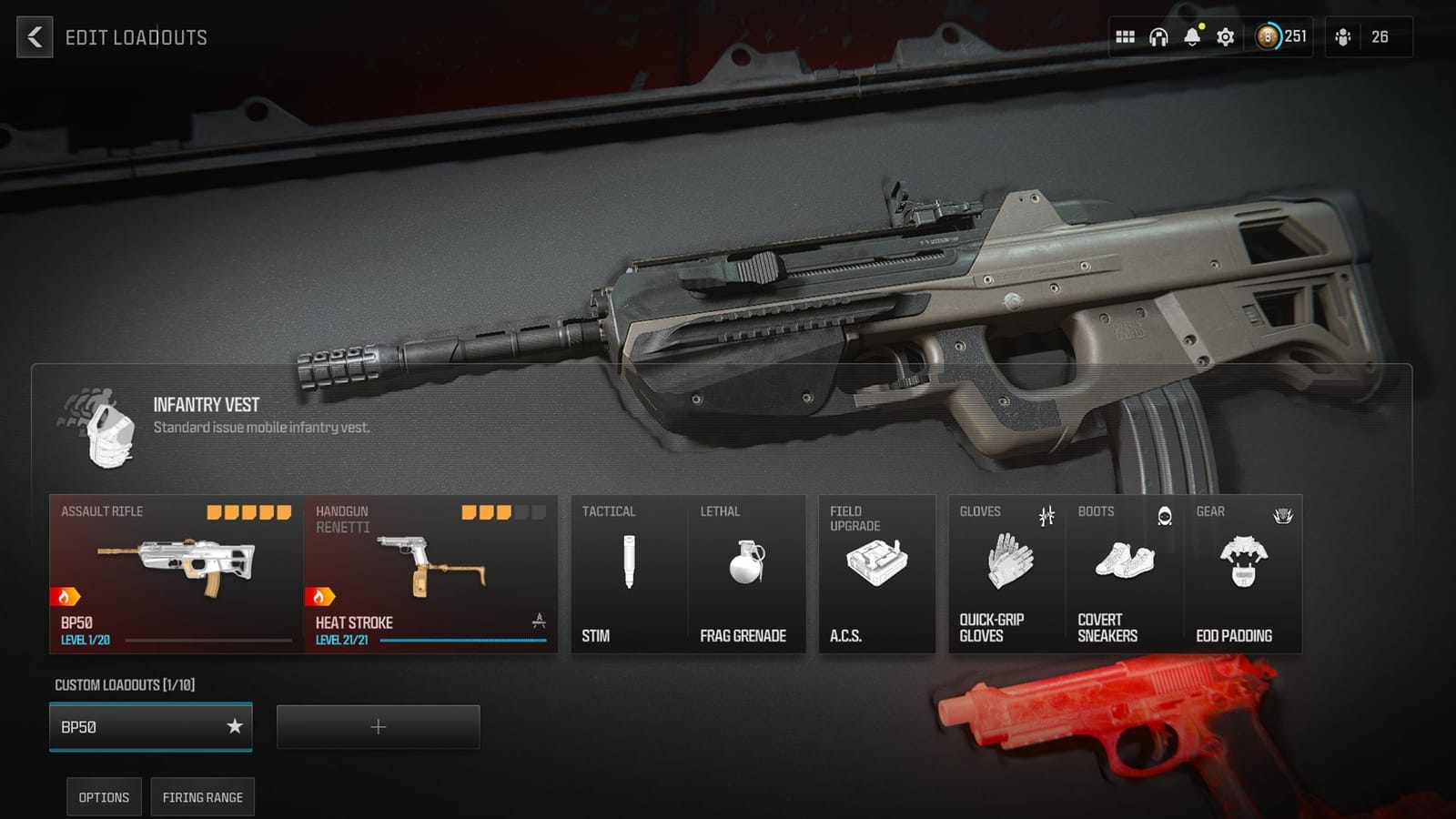
Task: Open the notifications bell
Action: [x=1191, y=37]
